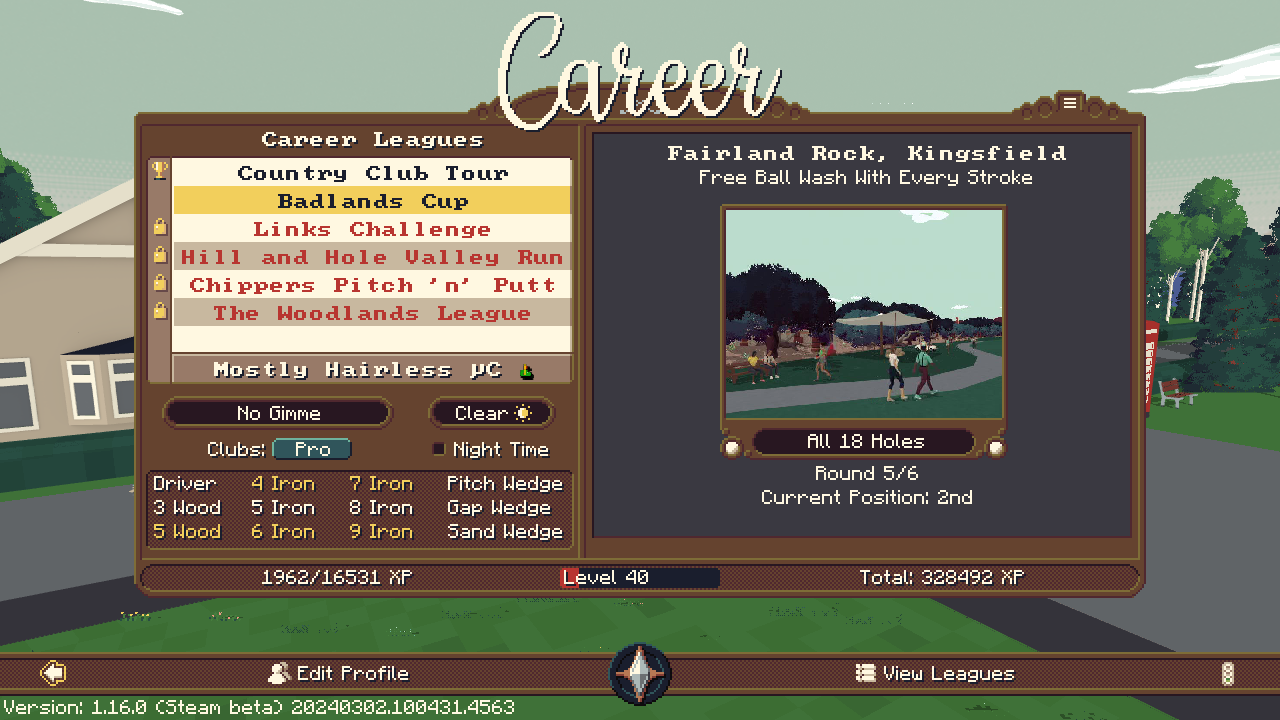Toggle the 5 Wood club selection
Screen dimensions: 1280x720
coord(185,531)
